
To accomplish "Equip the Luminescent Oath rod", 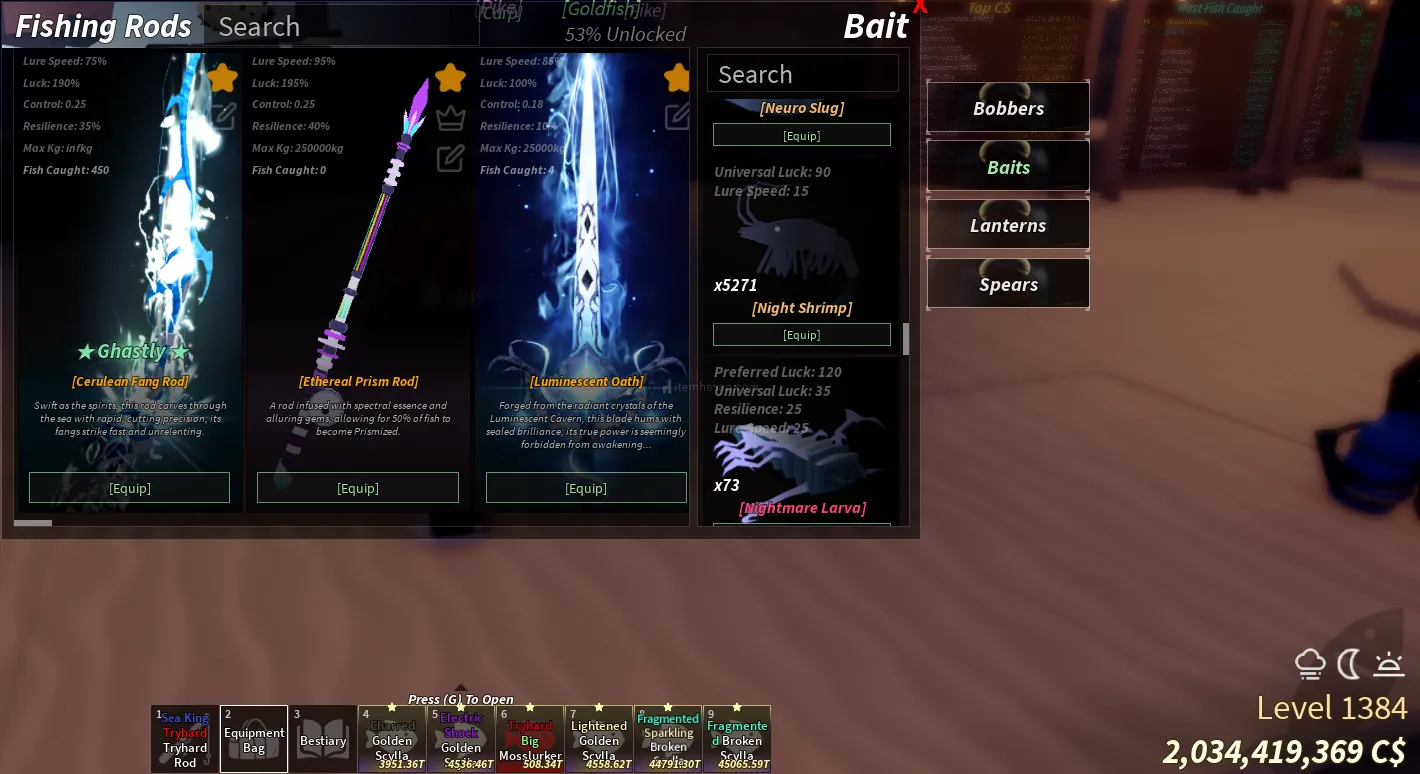I will click(x=586, y=488).
